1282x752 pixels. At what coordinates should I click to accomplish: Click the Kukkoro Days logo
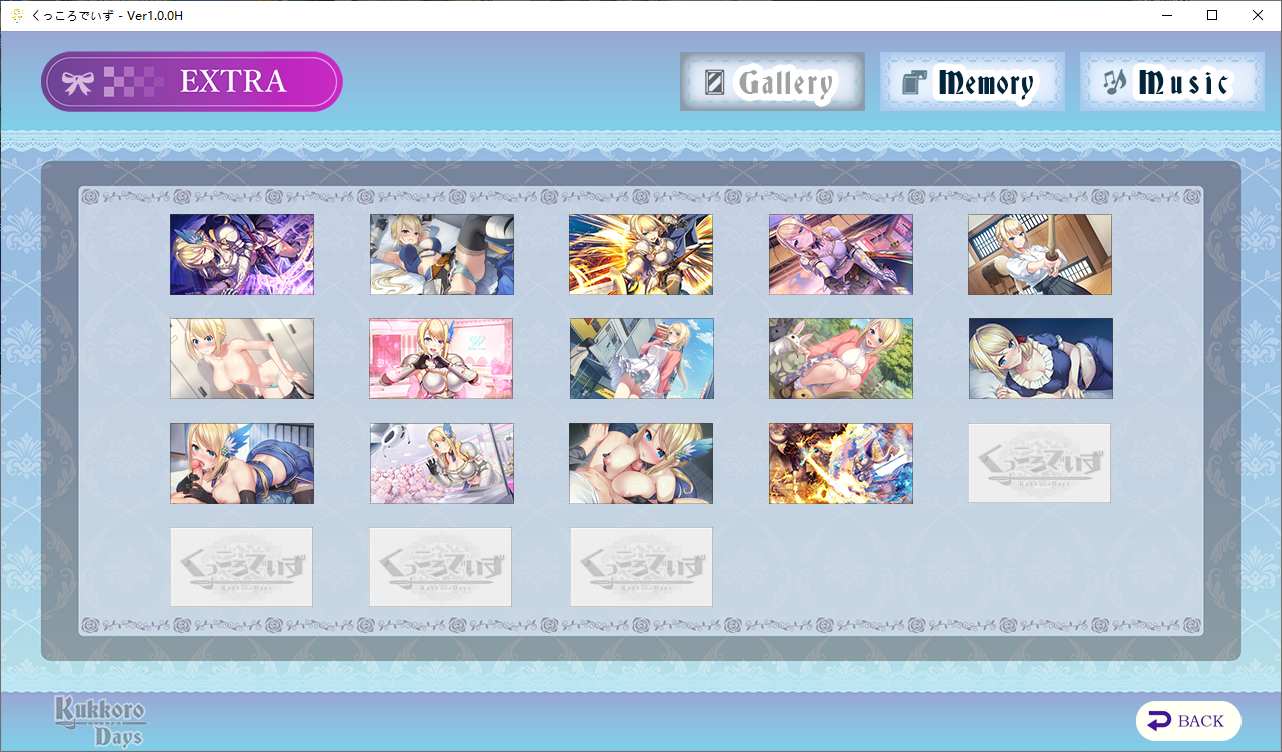point(98,718)
